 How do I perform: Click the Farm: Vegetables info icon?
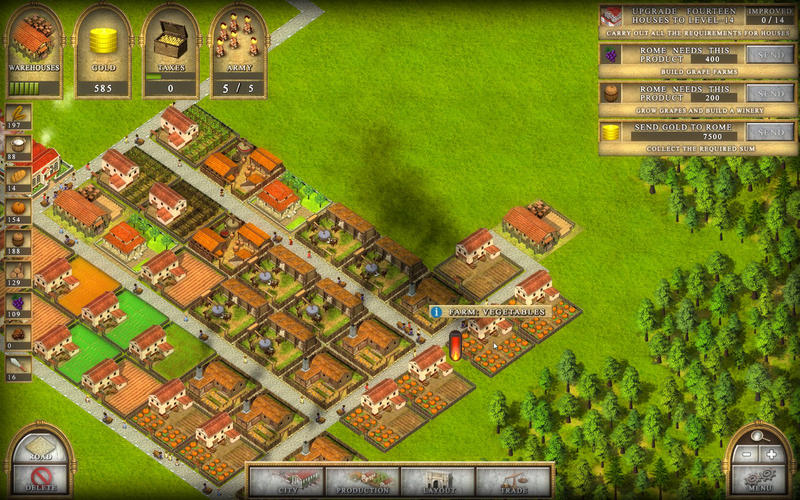pos(437,312)
